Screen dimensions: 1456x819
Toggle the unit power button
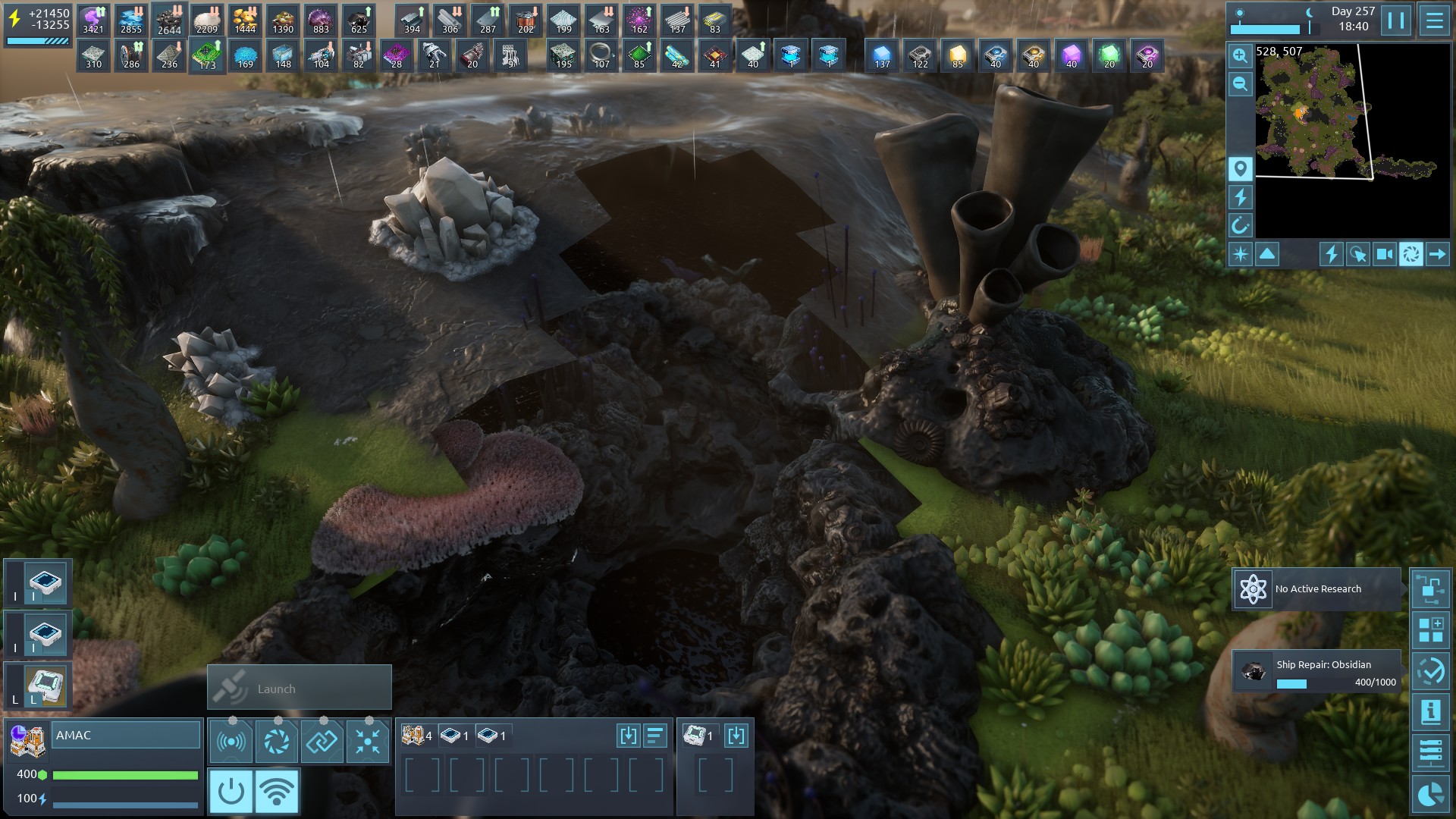point(231,791)
